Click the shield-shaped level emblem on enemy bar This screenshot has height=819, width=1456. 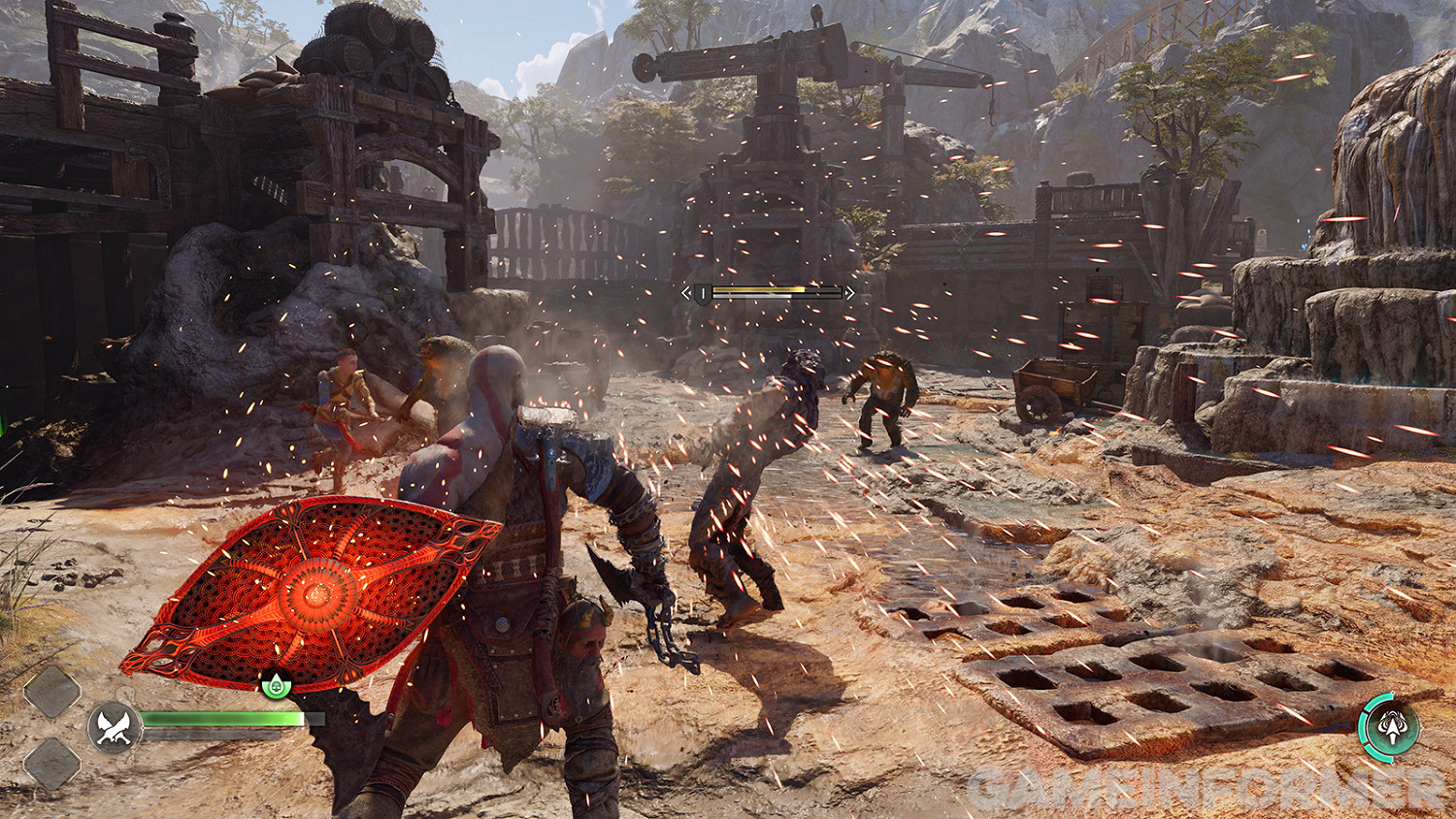coord(703,293)
